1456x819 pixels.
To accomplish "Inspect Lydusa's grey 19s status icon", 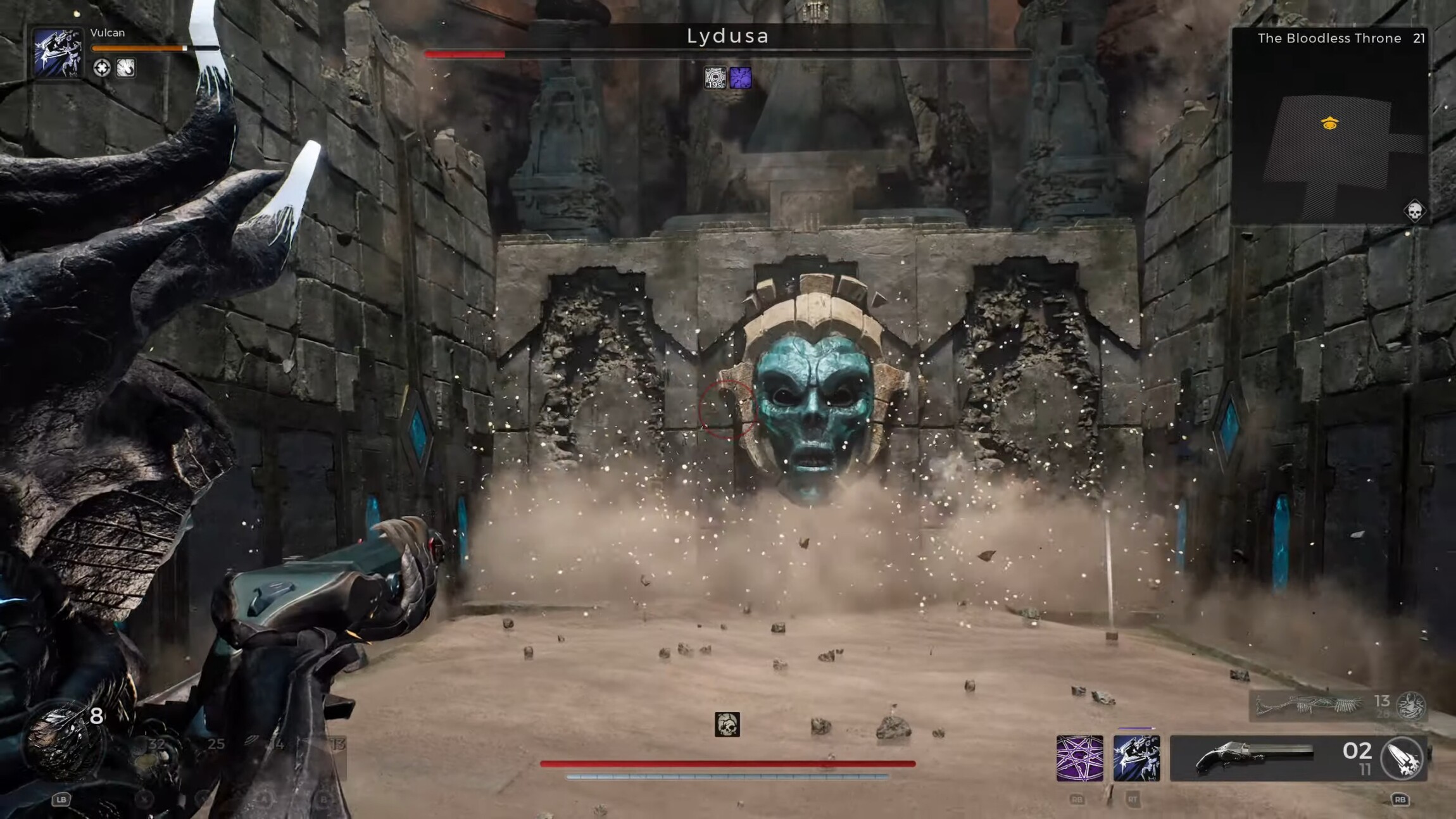I will (715, 78).
